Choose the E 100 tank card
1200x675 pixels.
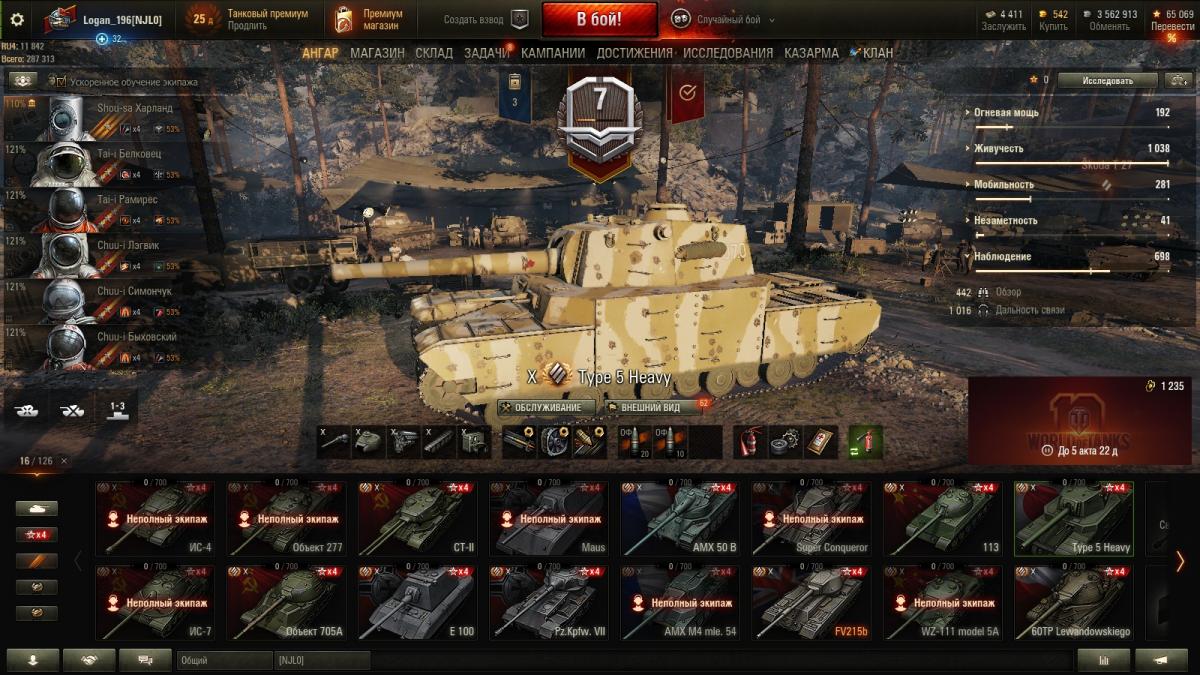417,602
